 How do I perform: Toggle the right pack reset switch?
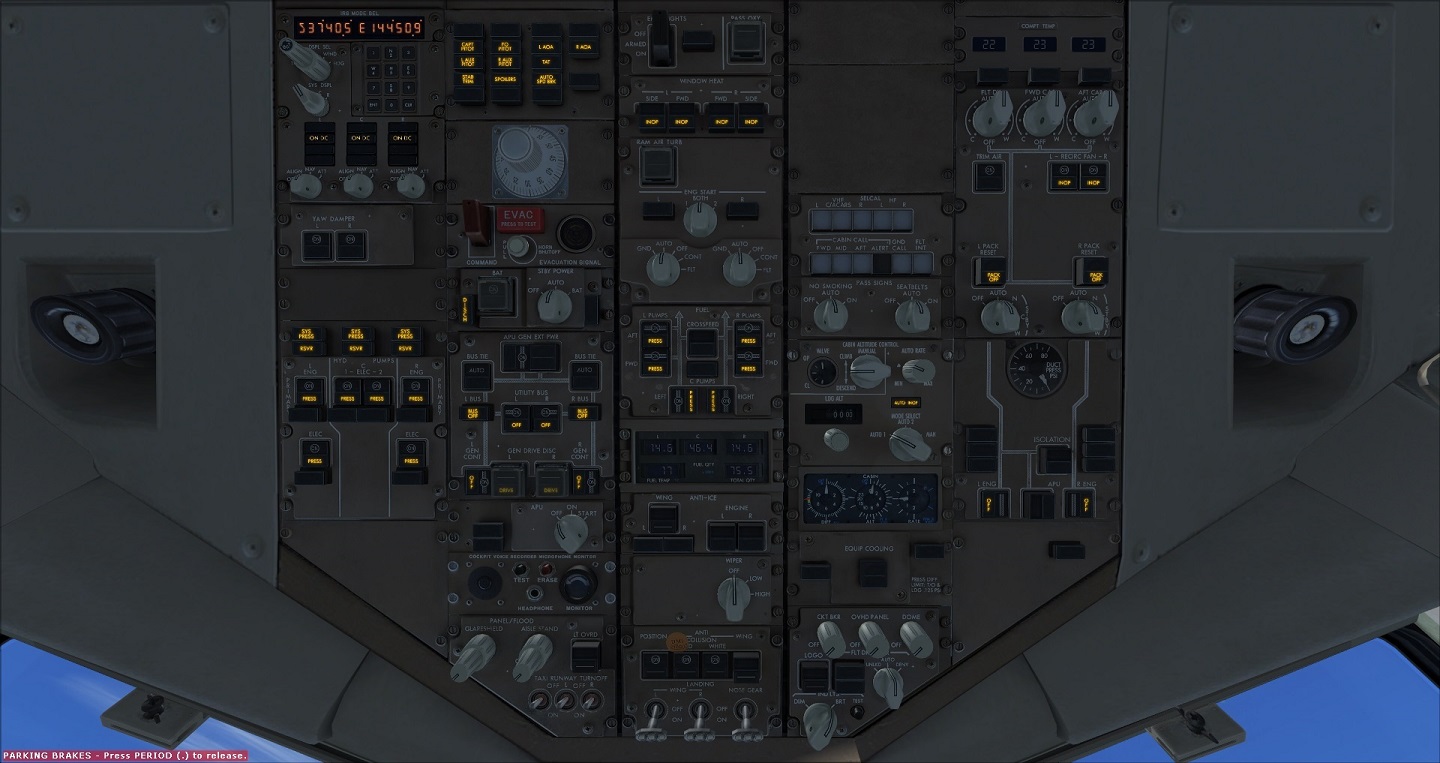pyautogui.click(x=1092, y=272)
